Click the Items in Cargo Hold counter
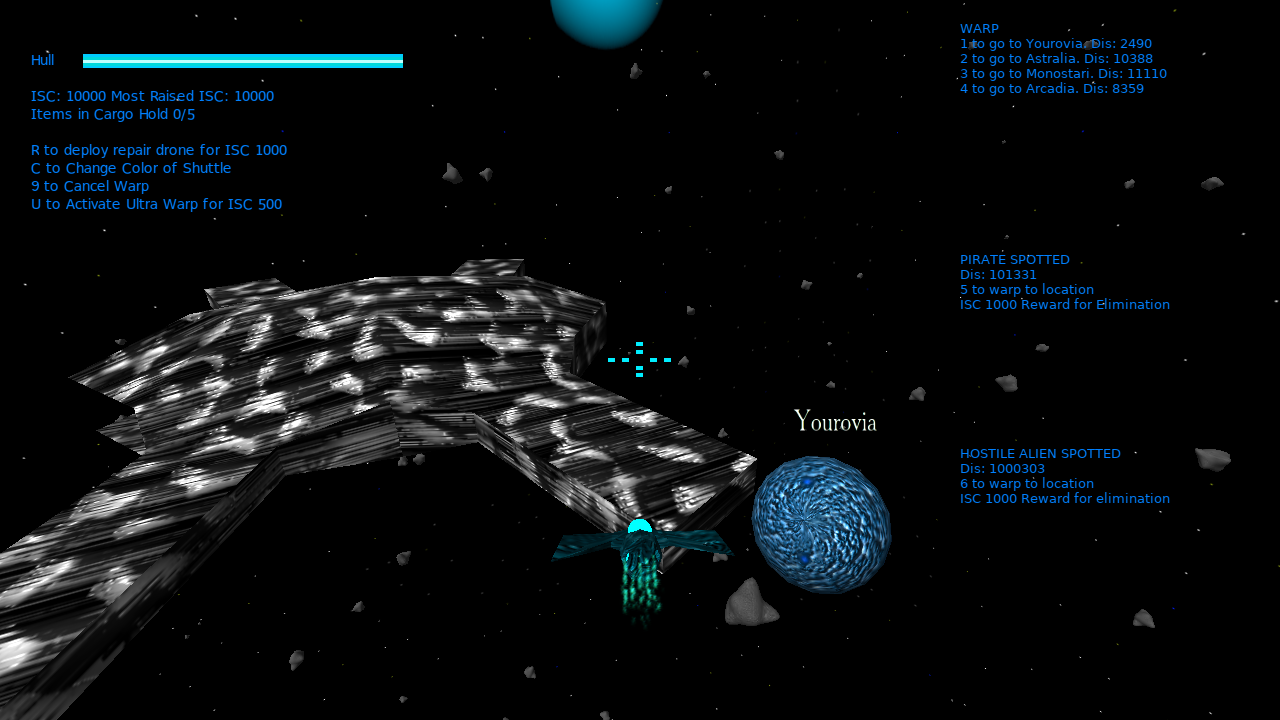Screen dimensions: 1280x720 pyautogui.click(x=112, y=114)
